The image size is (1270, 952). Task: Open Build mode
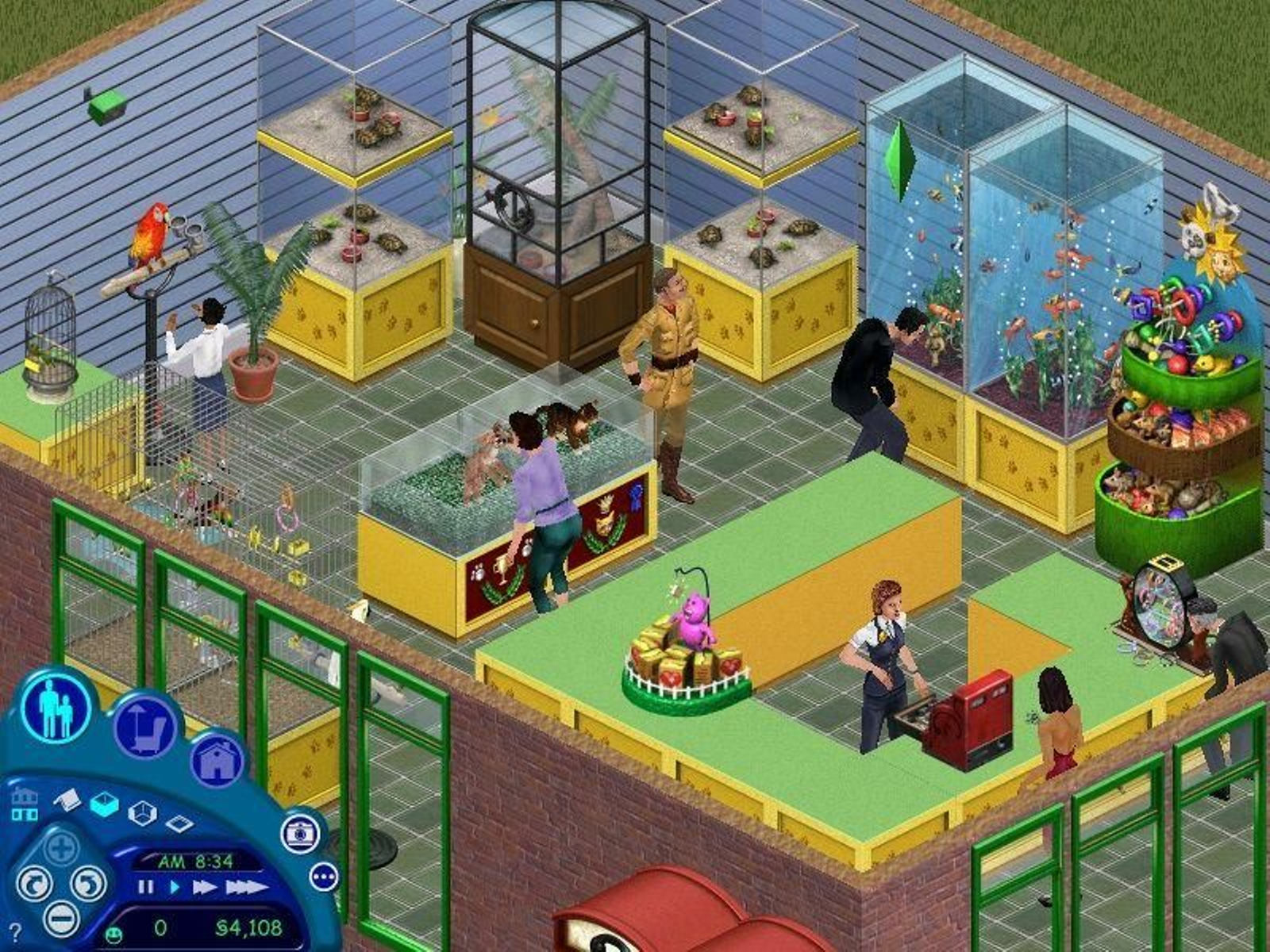click(217, 760)
